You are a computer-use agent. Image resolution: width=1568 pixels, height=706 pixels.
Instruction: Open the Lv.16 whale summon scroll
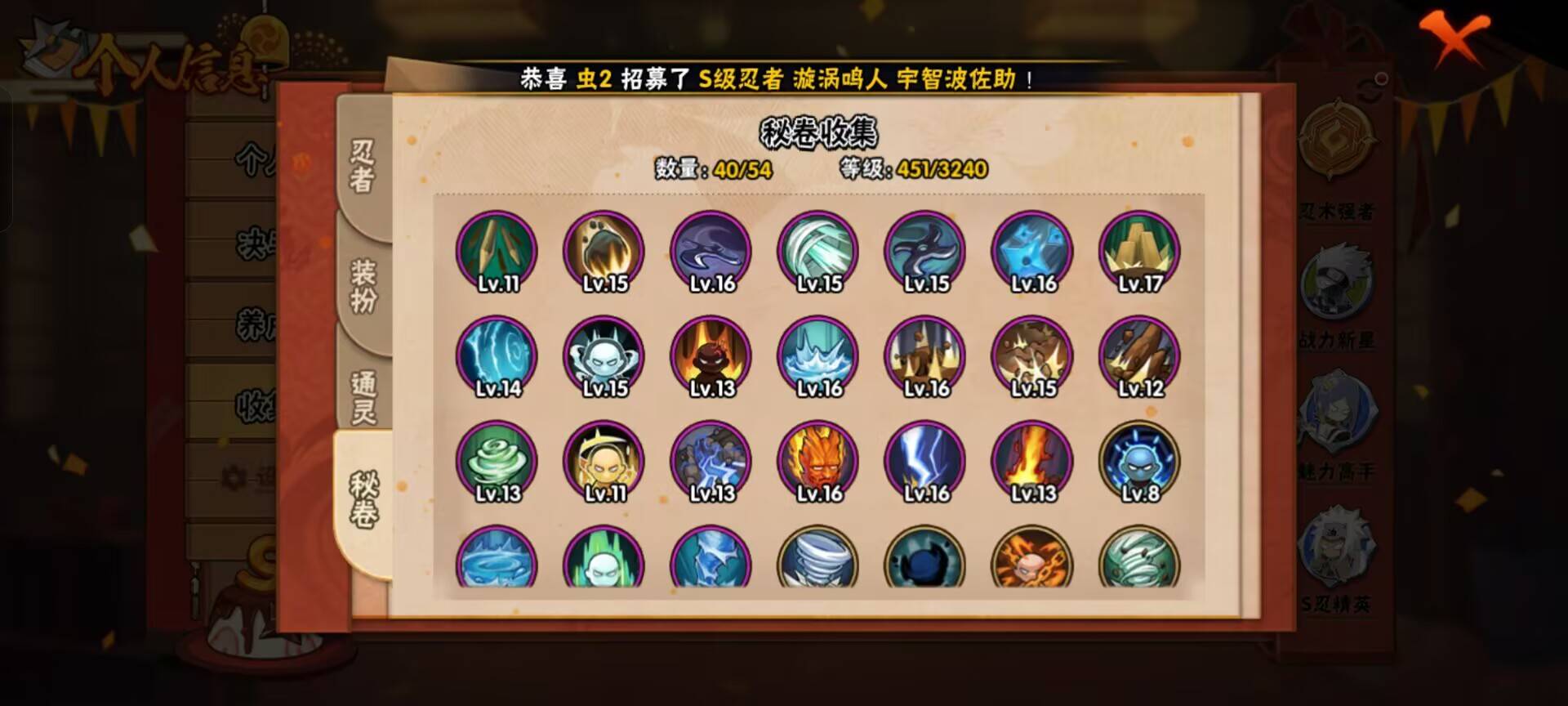point(710,252)
